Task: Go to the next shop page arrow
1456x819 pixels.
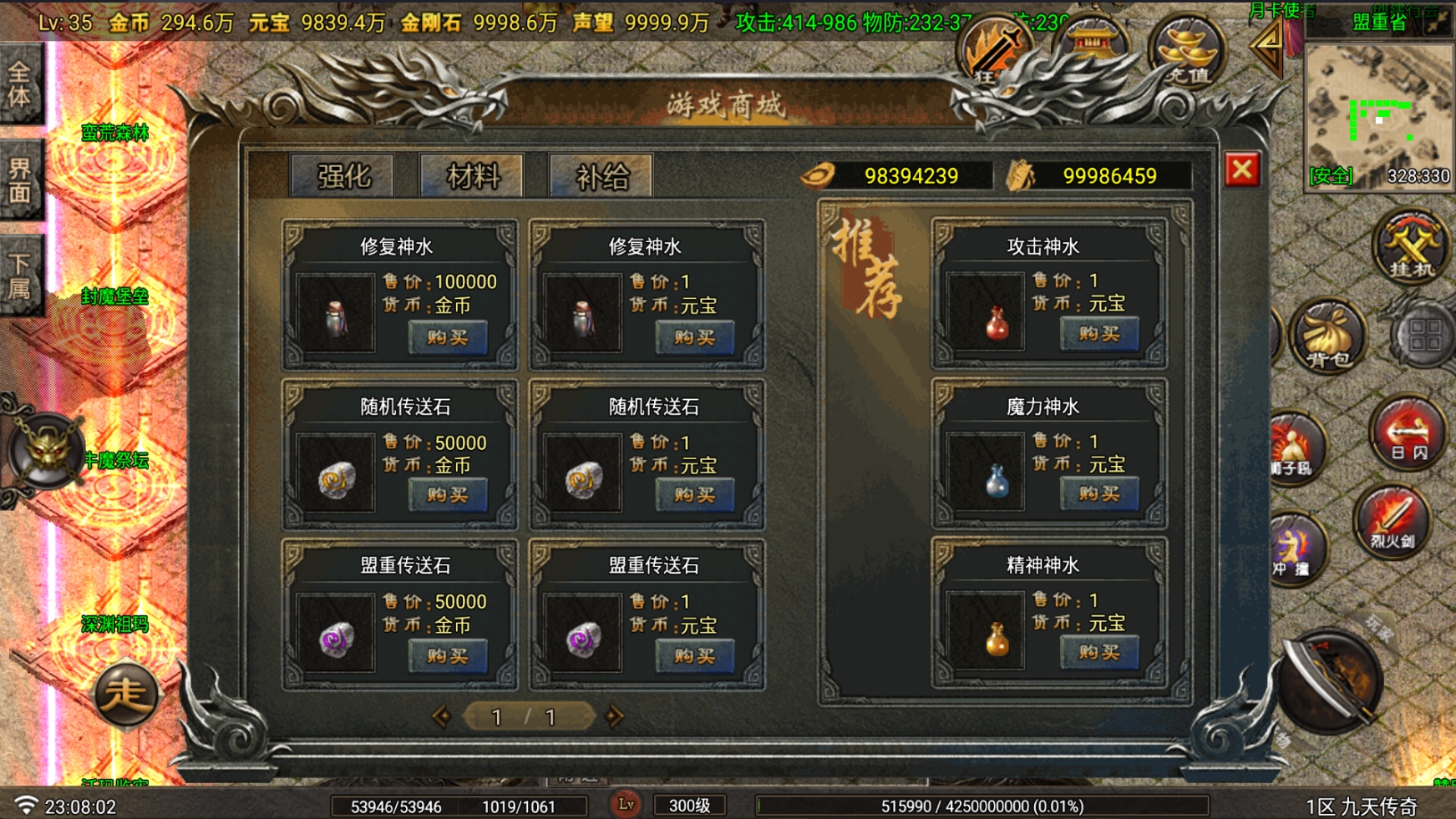Action: click(x=615, y=716)
